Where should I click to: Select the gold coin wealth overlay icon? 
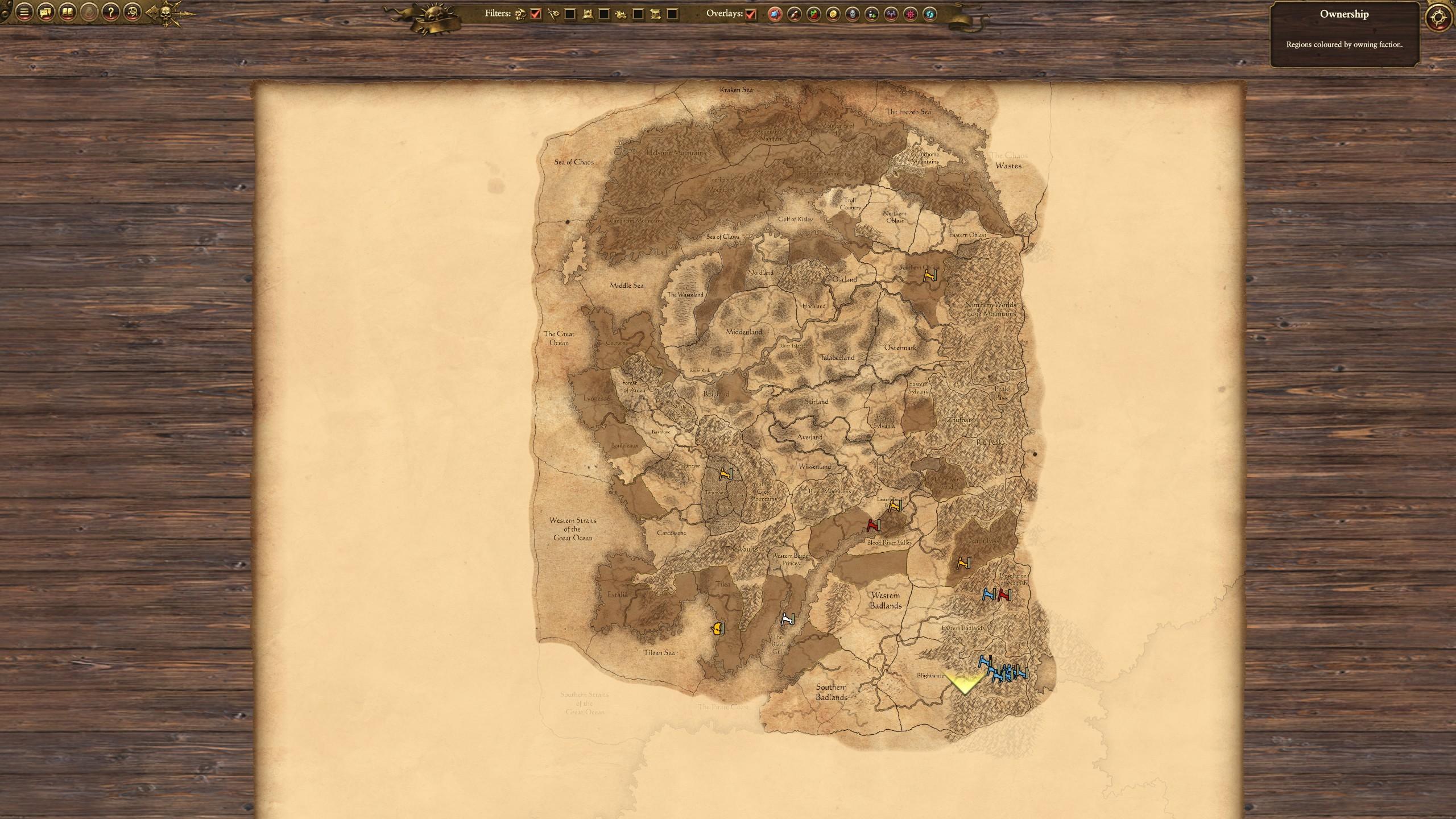pos(832,14)
